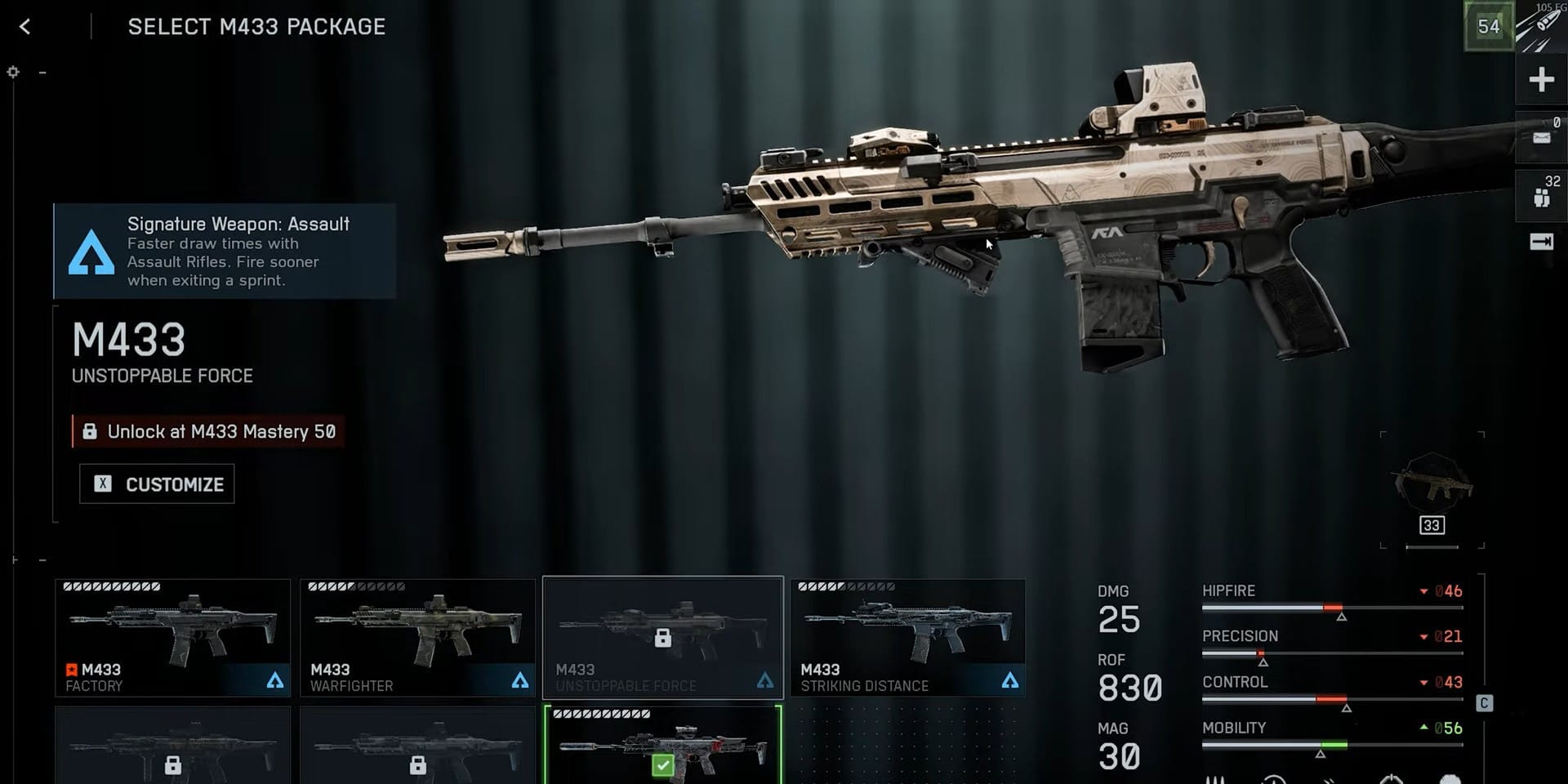Choose the M433 Warfighter package

(x=417, y=638)
